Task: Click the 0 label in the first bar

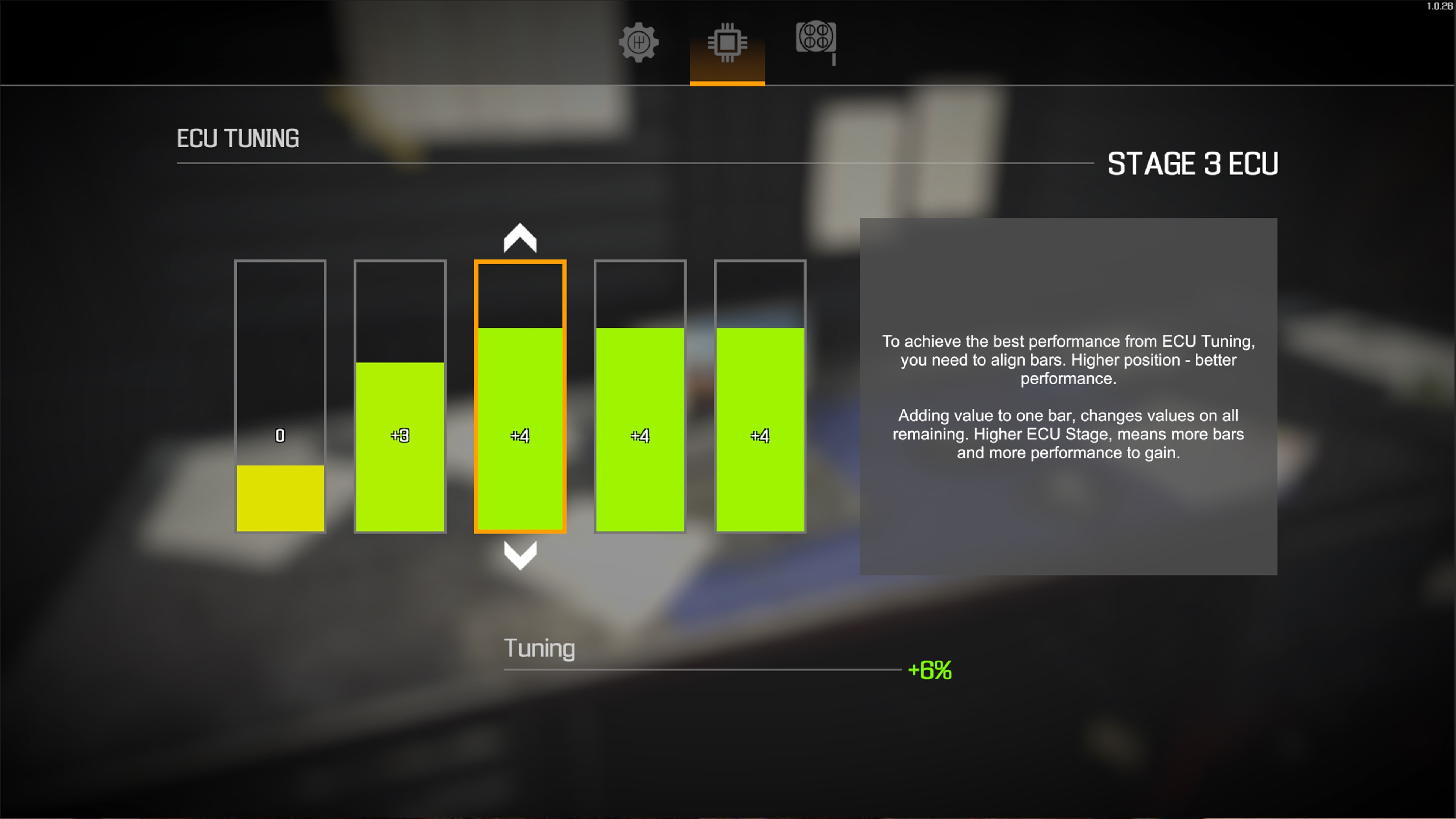Action: (x=280, y=436)
